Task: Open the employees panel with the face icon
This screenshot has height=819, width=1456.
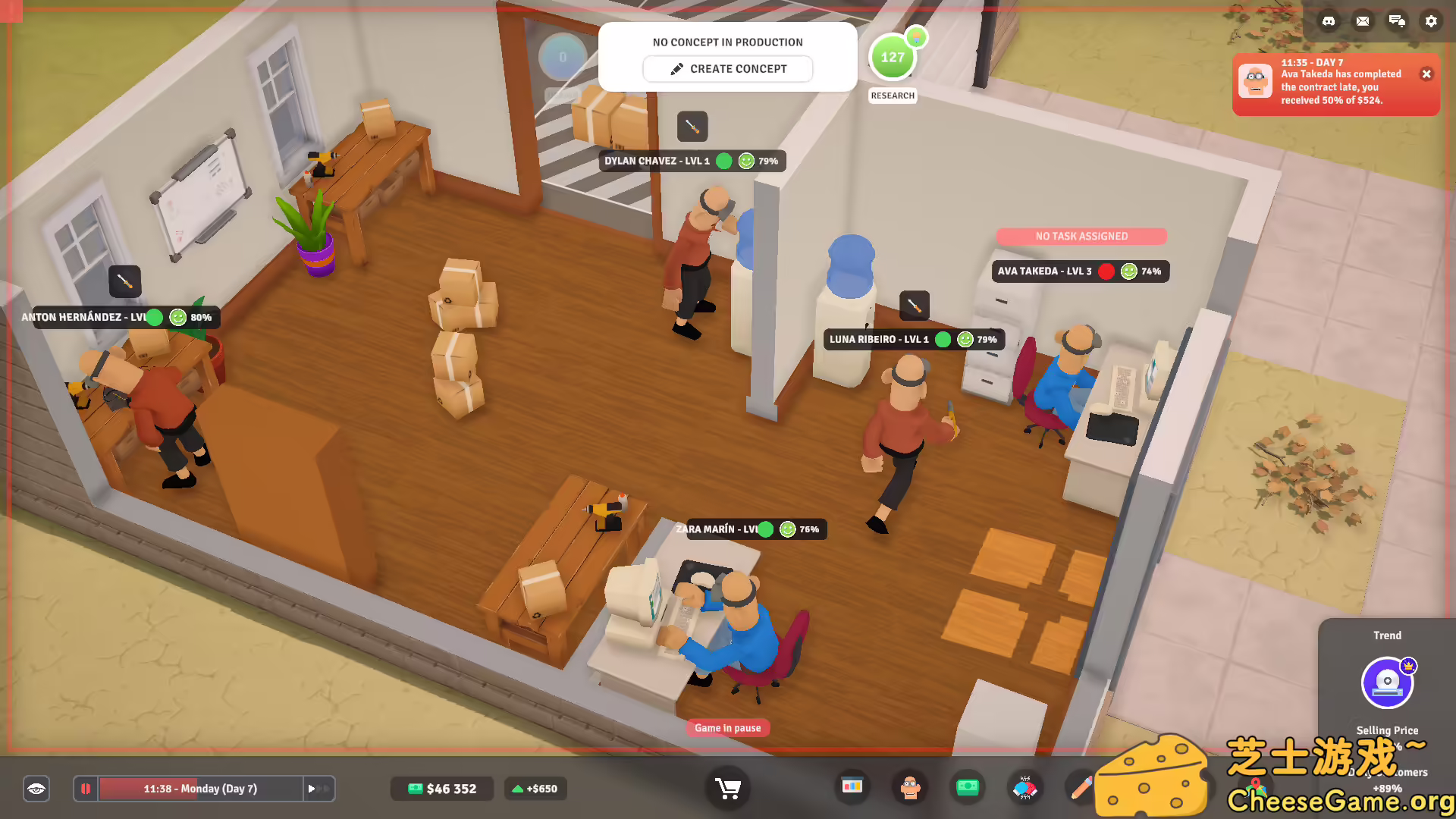Action: pyautogui.click(x=909, y=788)
